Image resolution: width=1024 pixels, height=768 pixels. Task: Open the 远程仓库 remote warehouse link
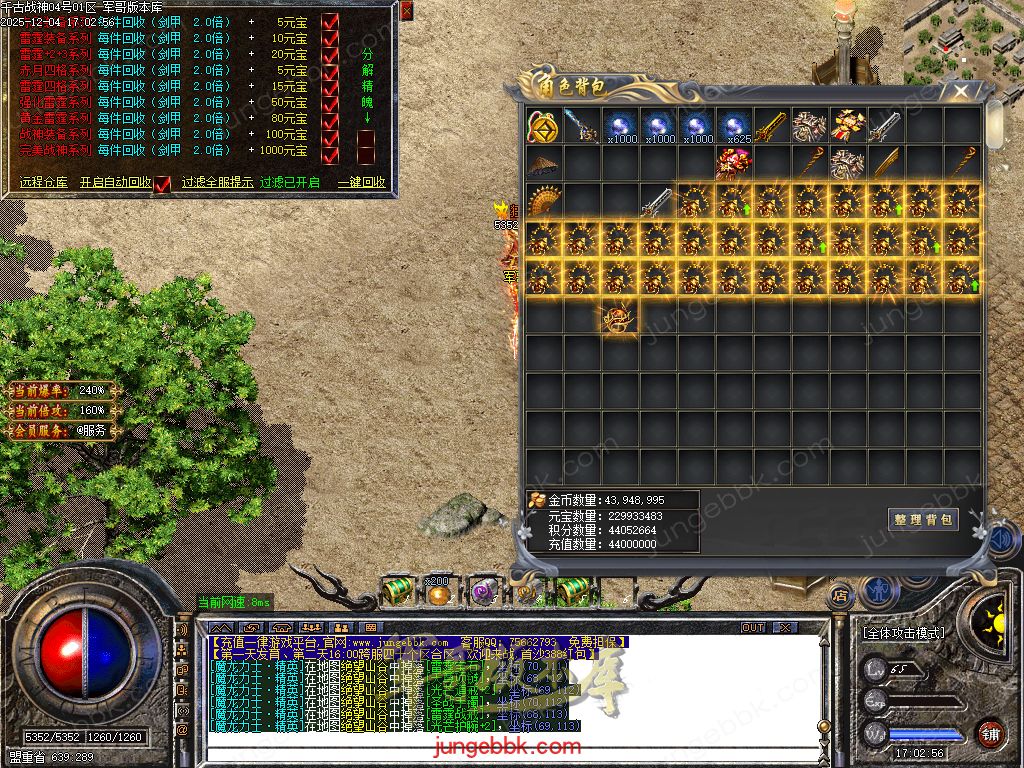click(44, 183)
